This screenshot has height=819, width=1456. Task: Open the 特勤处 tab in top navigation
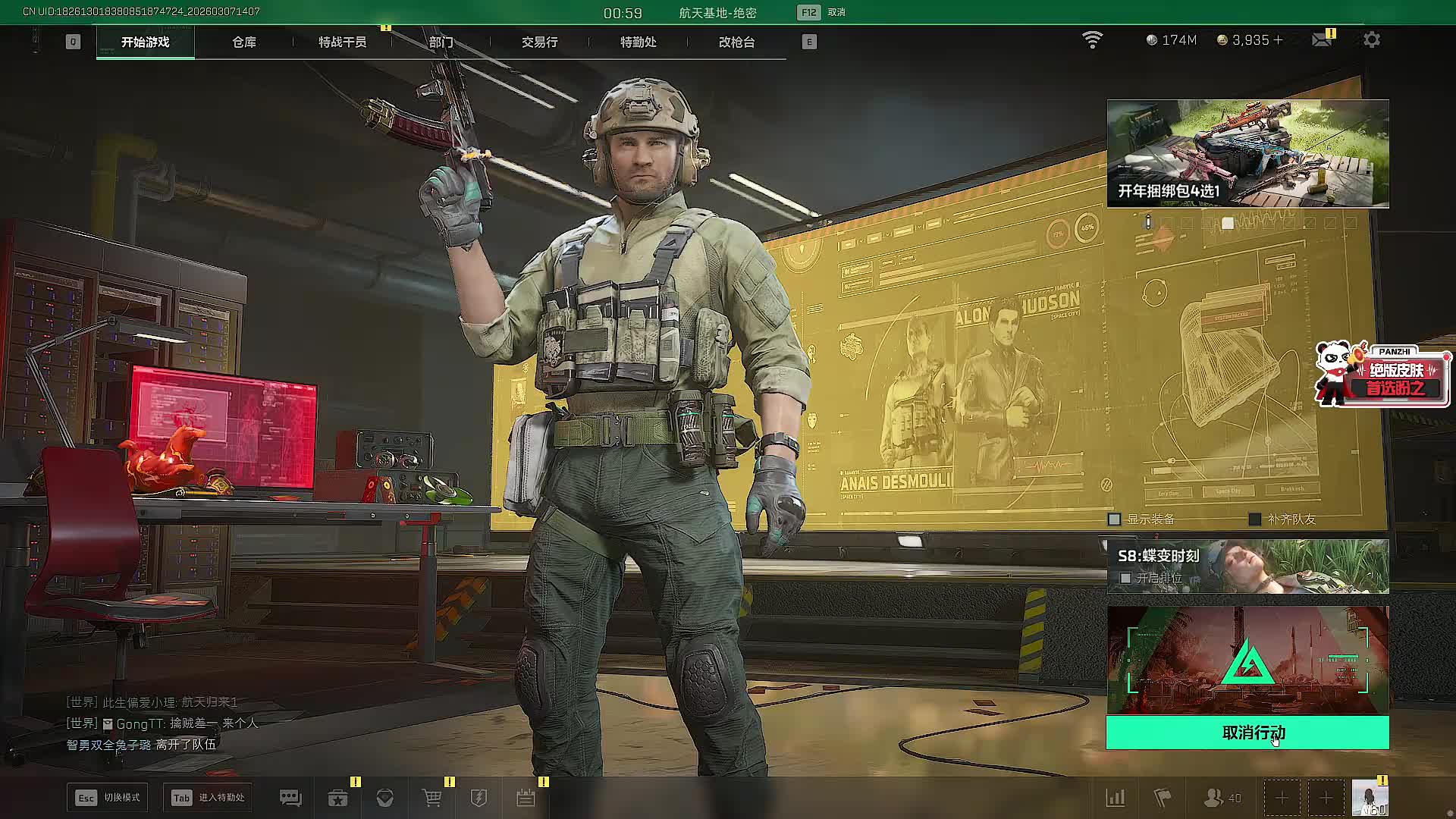(x=638, y=42)
